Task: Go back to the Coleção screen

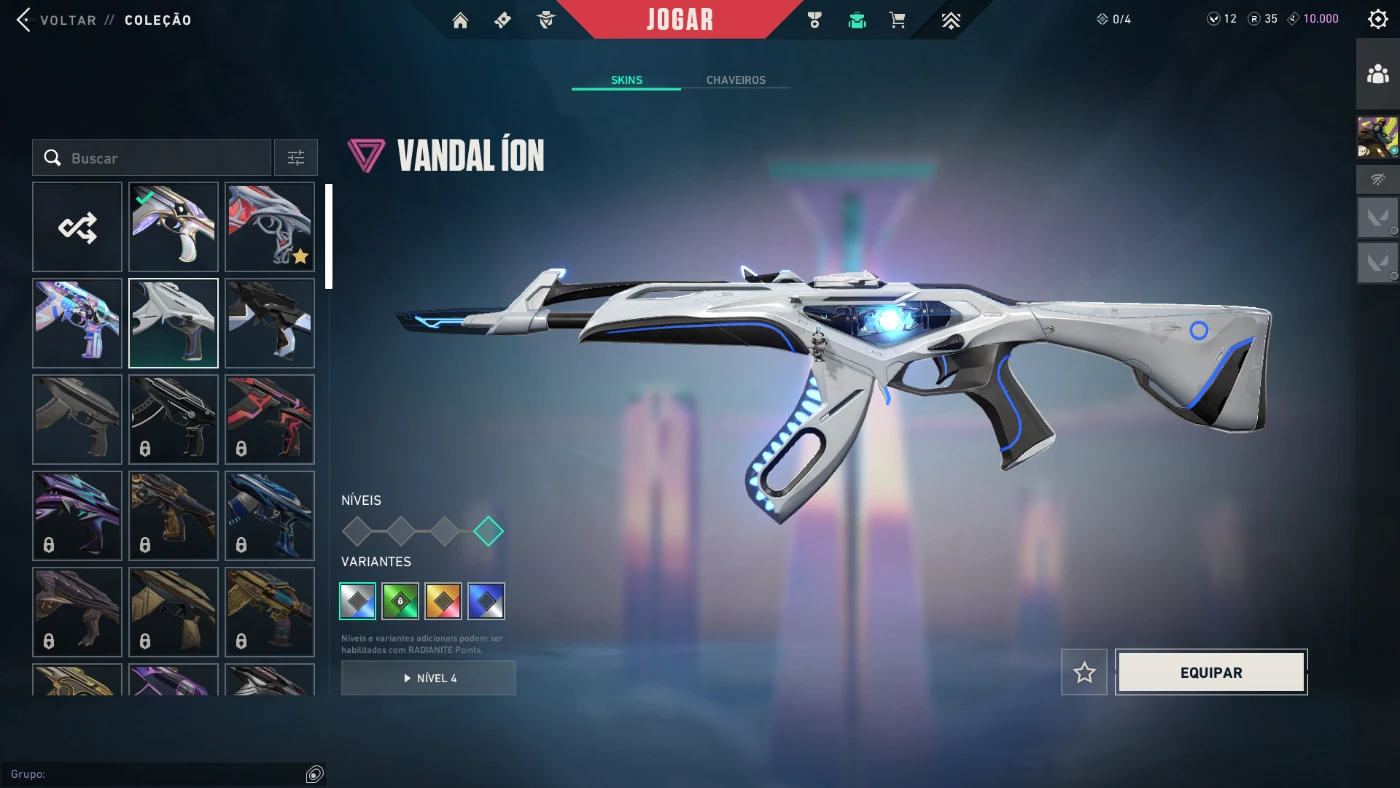Action: tap(58, 20)
